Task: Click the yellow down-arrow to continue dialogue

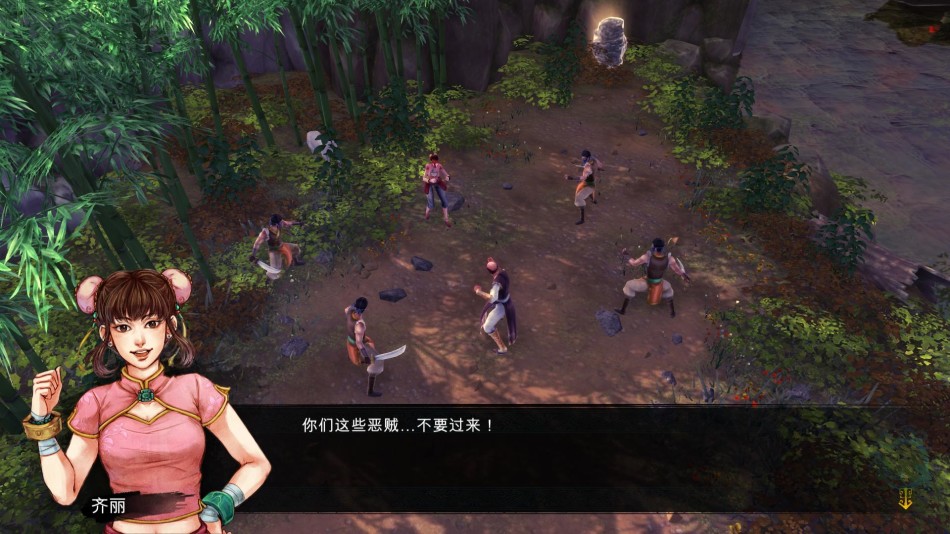Action: 905,498
